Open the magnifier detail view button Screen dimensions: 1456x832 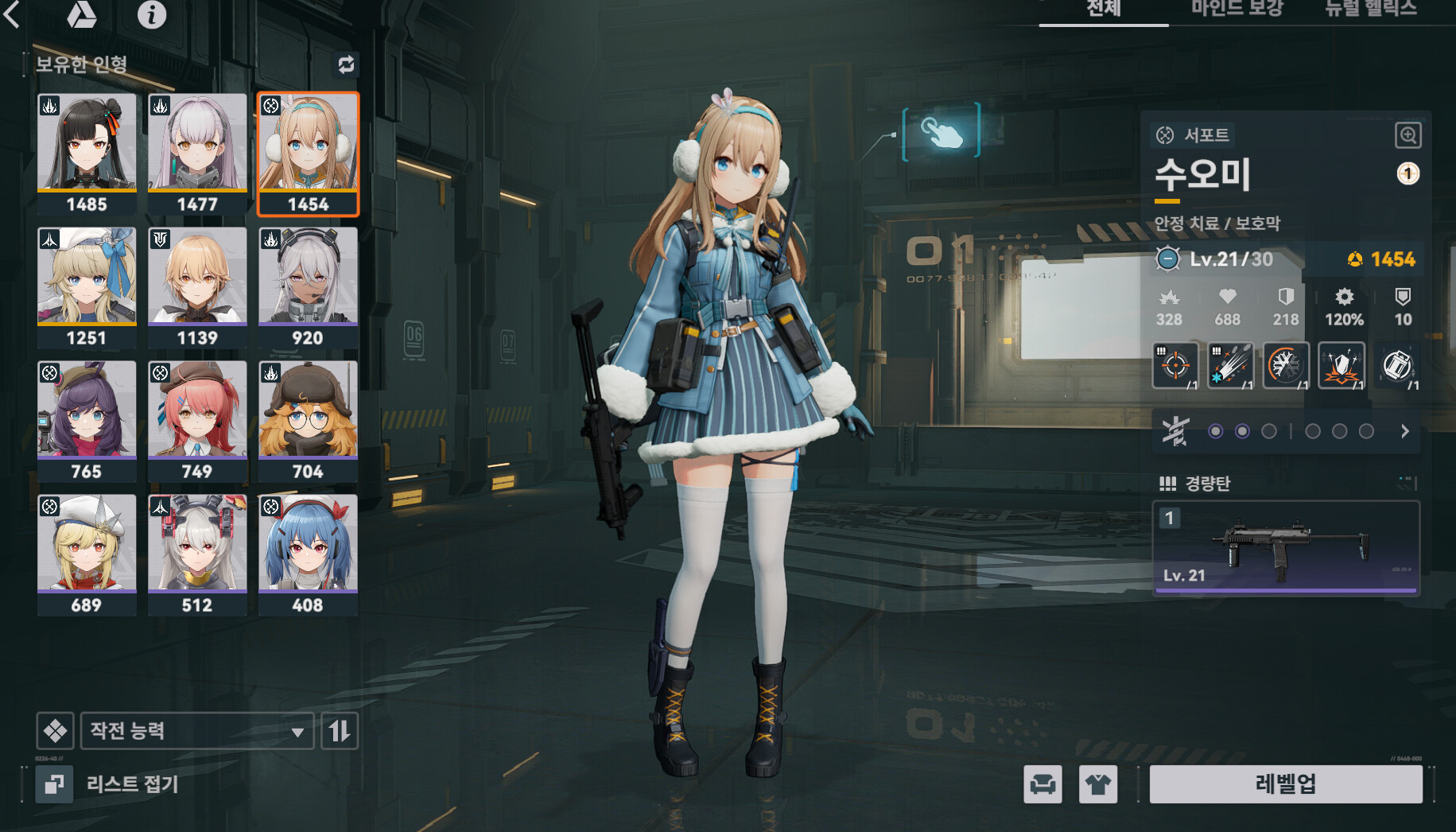point(1407,135)
